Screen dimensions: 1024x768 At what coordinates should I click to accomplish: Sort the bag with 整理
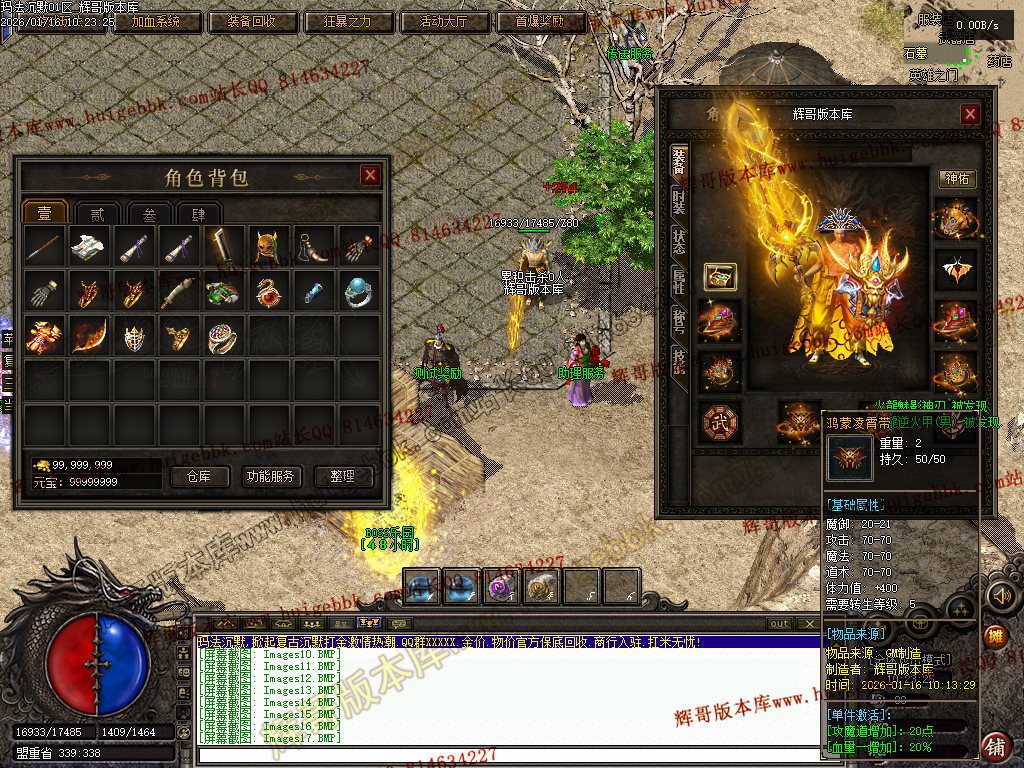pyautogui.click(x=342, y=477)
